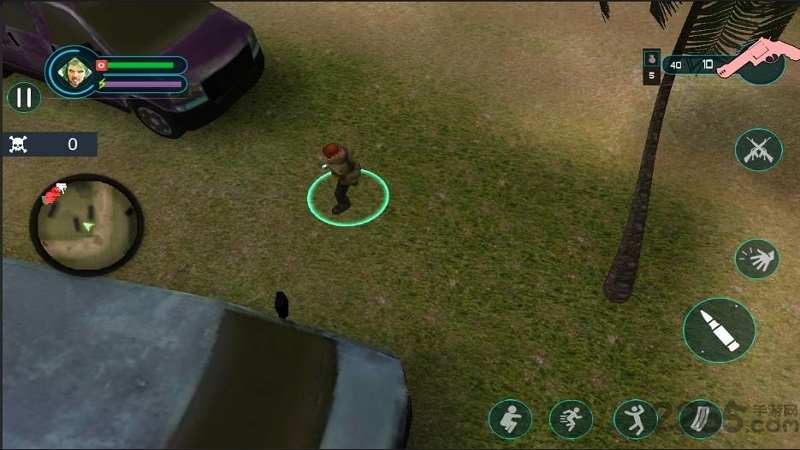This screenshot has width=800, height=450.
Task: Fire using the bullet button
Action: (719, 329)
